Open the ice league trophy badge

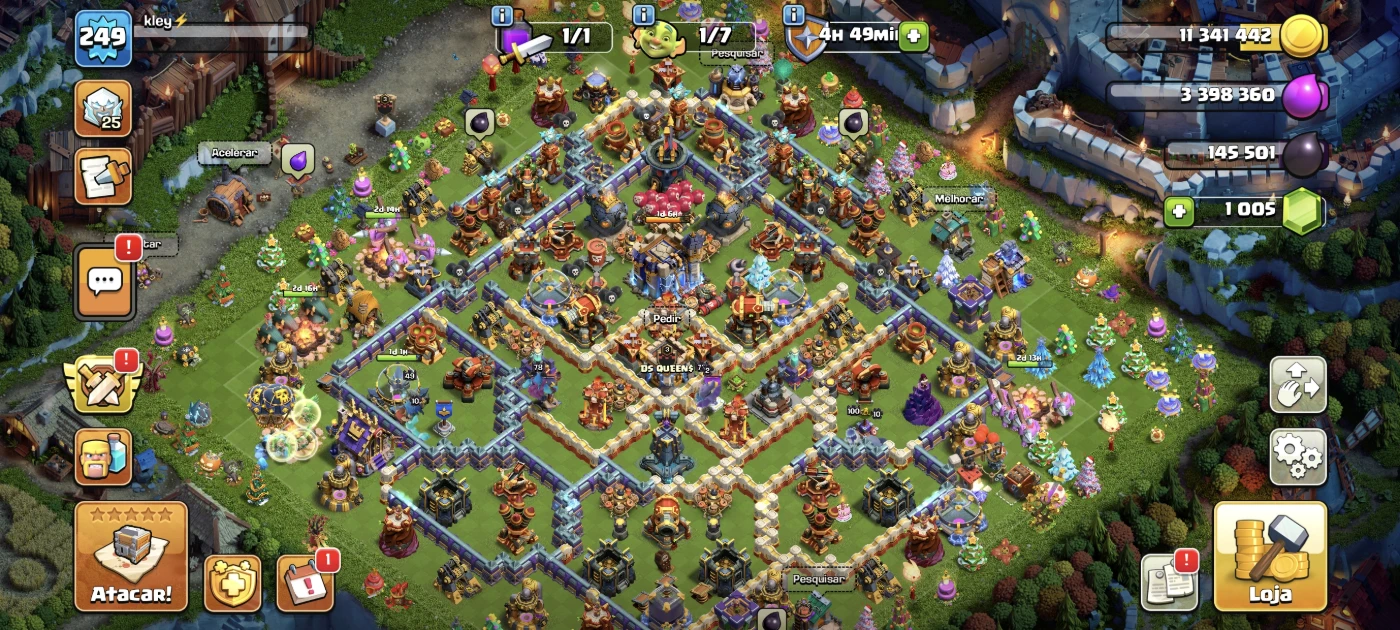point(103,108)
